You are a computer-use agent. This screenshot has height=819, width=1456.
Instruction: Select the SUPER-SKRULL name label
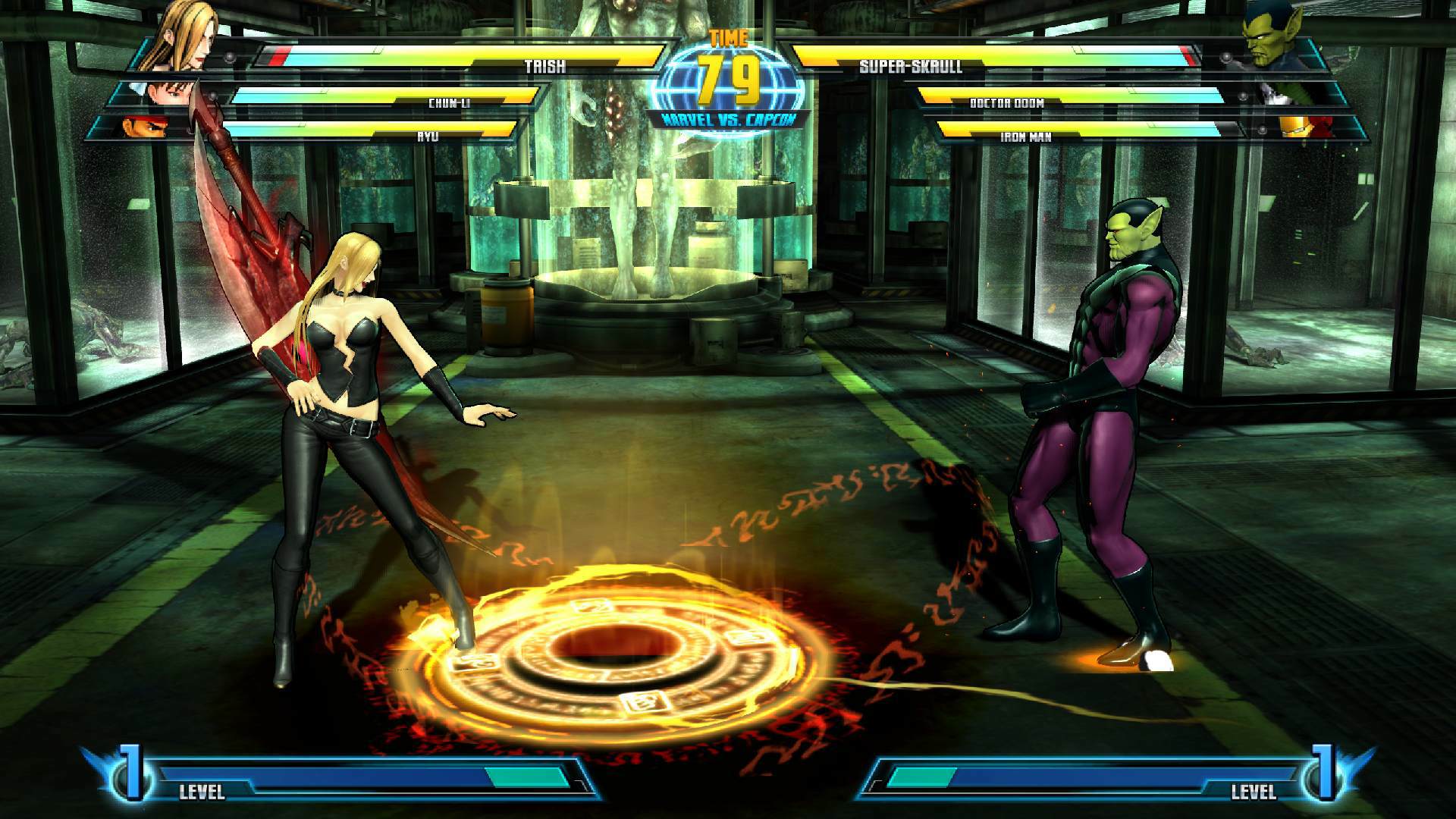coord(913,67)
